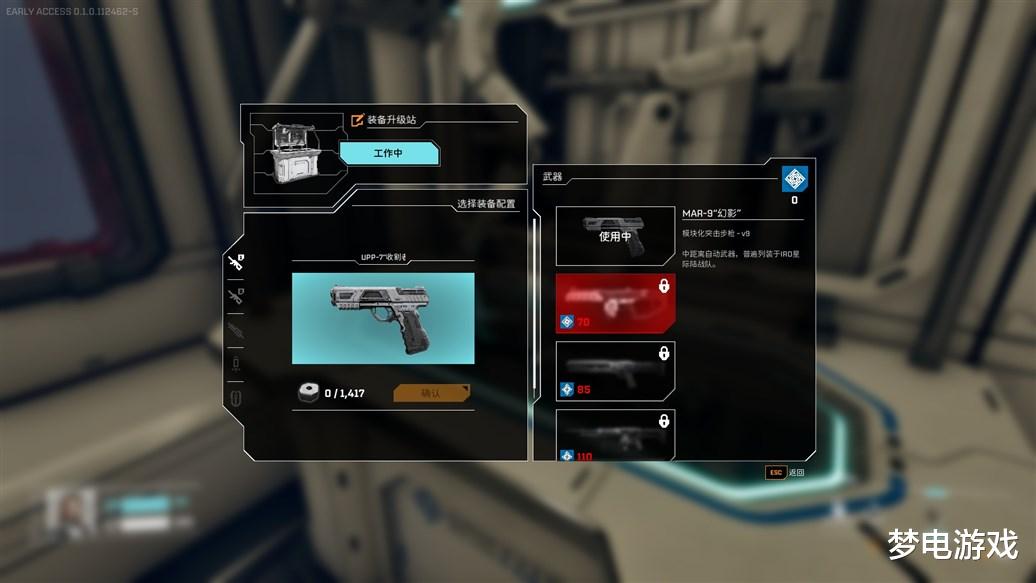
Task: Click the UPP-7 pistol preview image
Action: (383, 318)
